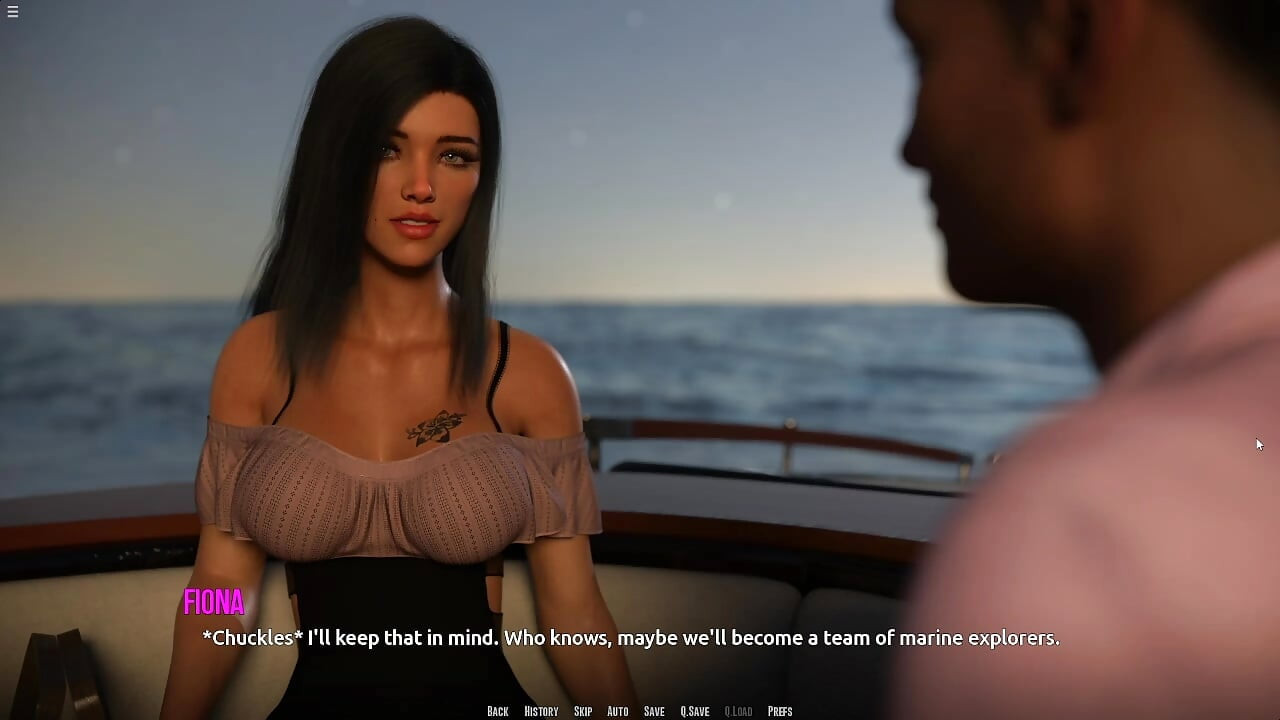The width and height of the screenshot is (1280, 720).
Task: Select Save from the quick menu bar
Action: pyautogui.click(x=653, y=711)
